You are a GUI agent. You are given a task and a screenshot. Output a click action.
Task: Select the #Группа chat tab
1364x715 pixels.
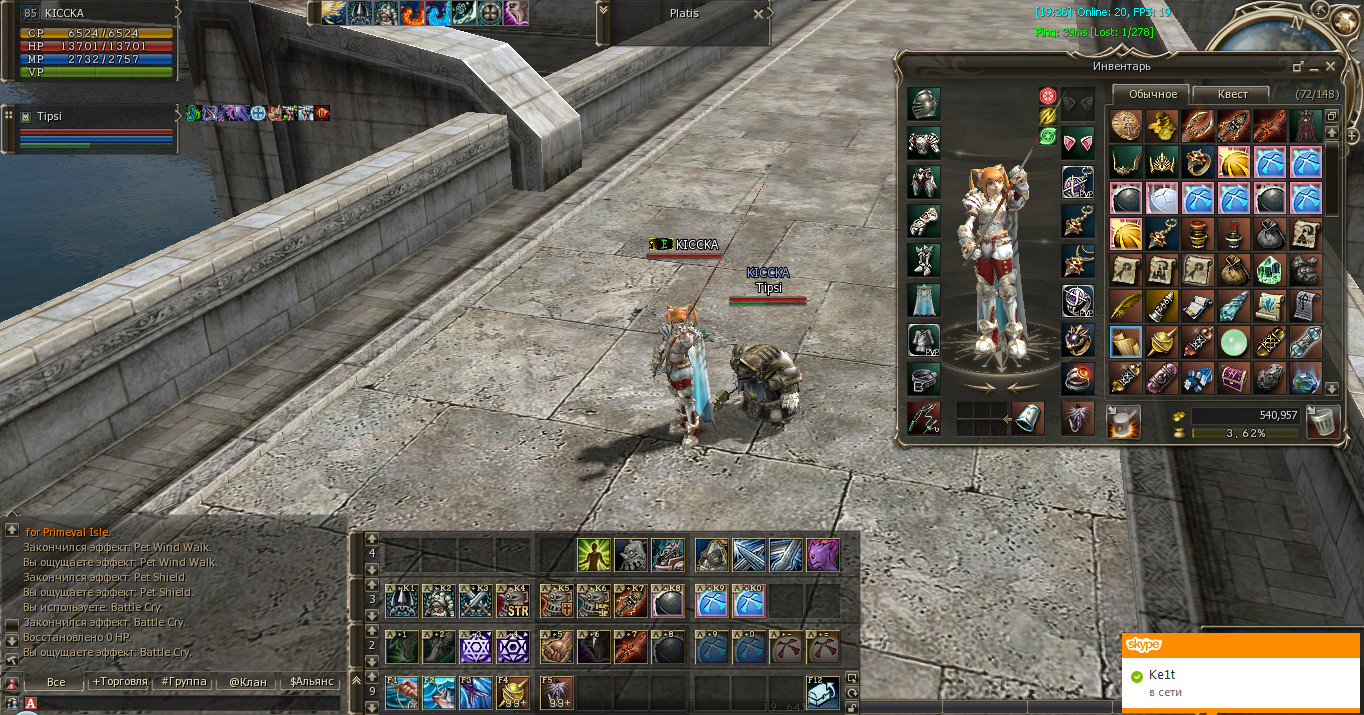pyautogui.click(x=184, y=682)
